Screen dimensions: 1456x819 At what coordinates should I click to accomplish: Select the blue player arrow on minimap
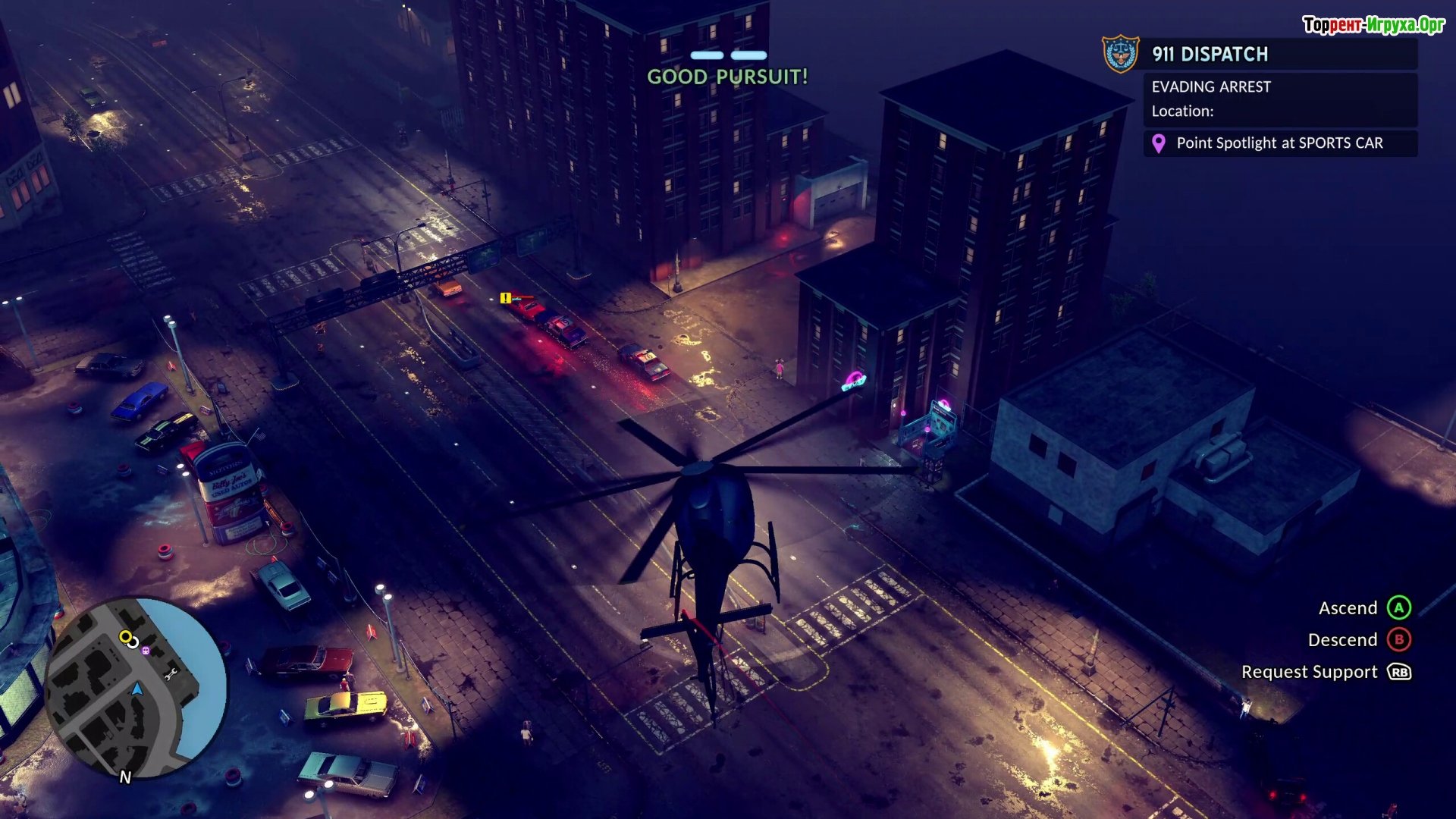tap(137, 689)
